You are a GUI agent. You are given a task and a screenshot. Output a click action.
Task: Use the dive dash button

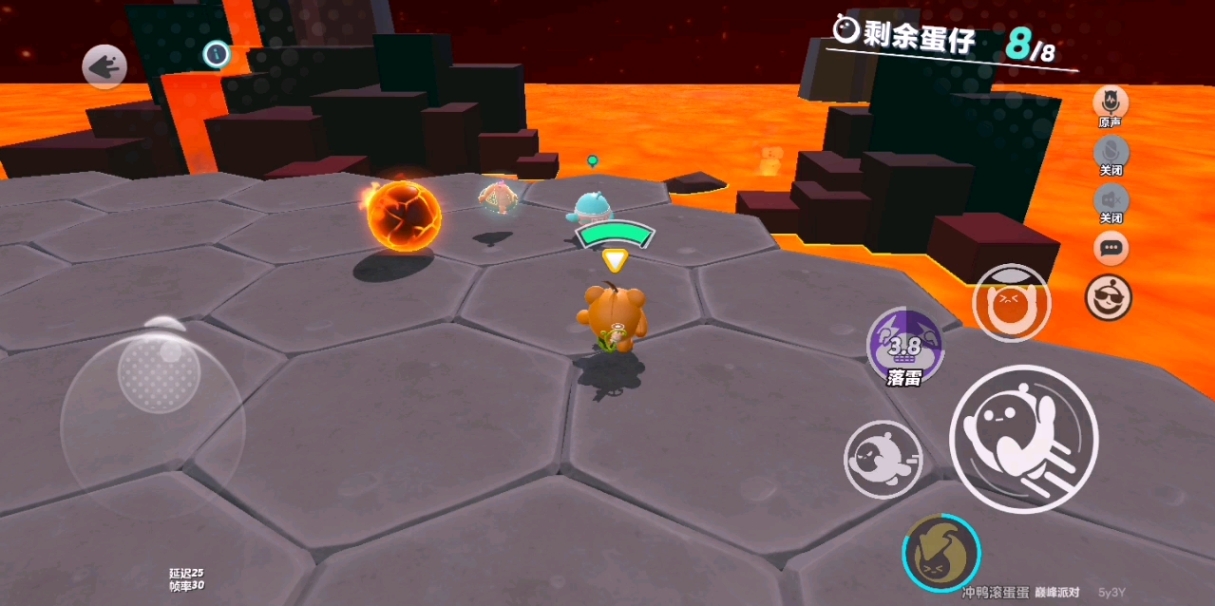(882, 458)
